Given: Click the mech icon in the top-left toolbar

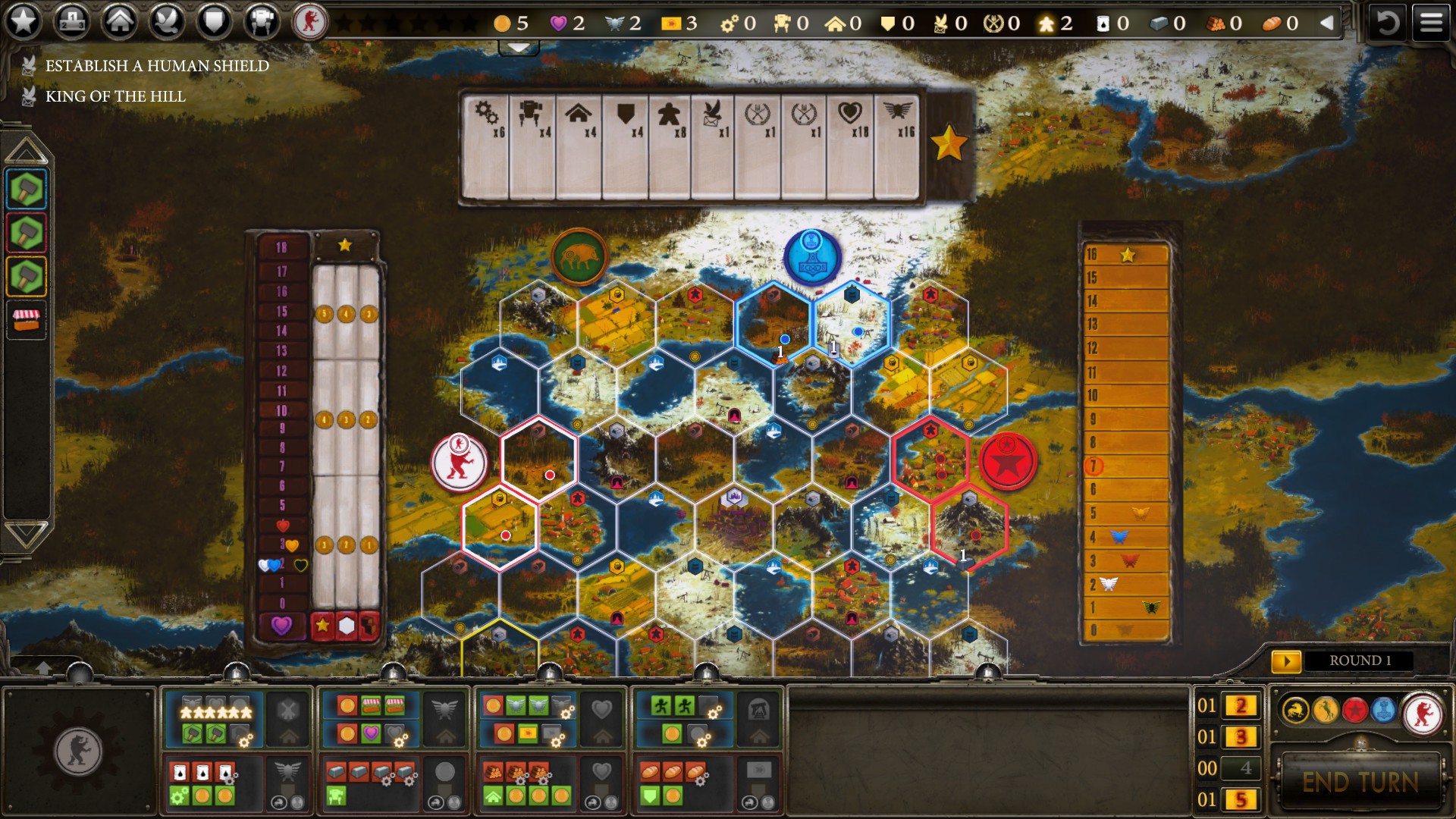Looking at the screenshot, I should pos(261,22).
